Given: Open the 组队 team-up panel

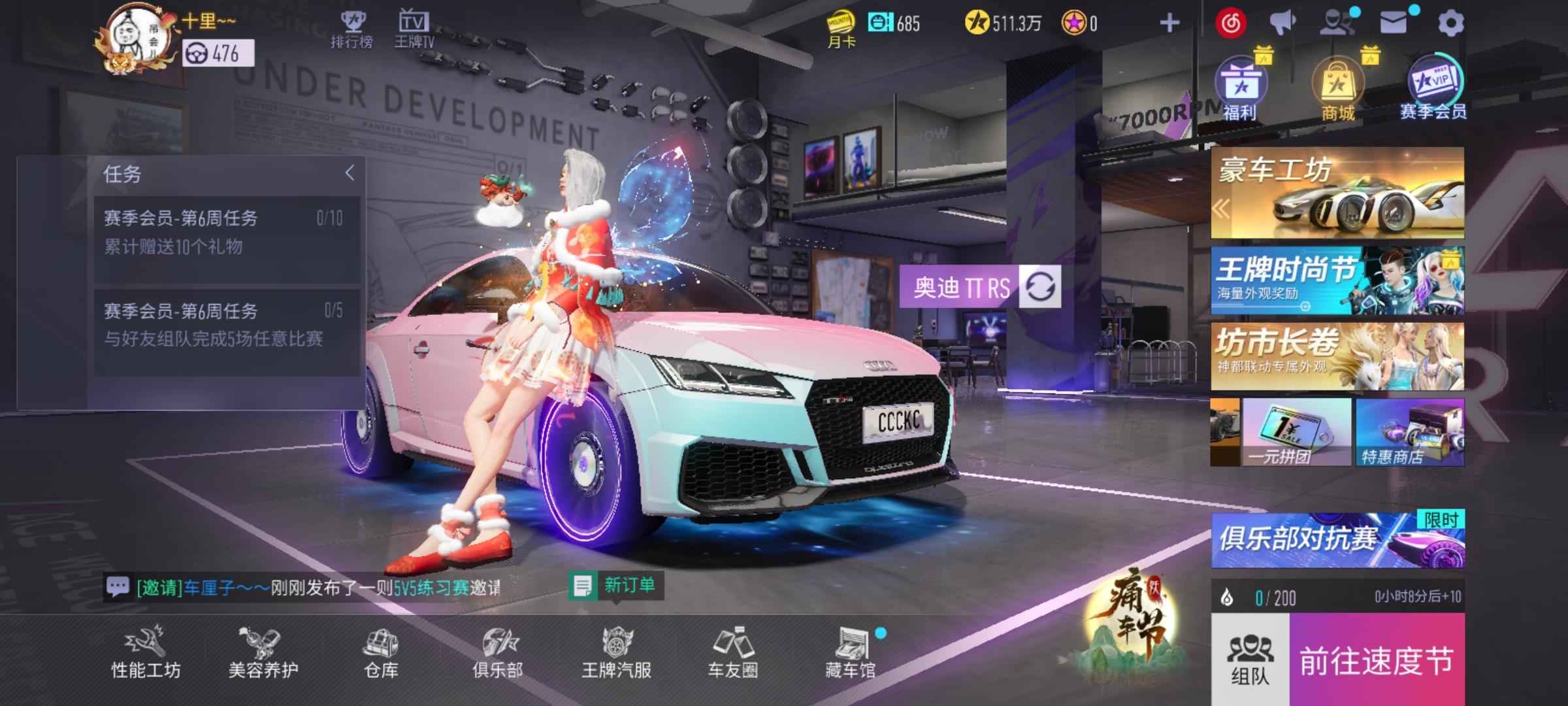Looking at the screenshot, I should coord(1250,660).
